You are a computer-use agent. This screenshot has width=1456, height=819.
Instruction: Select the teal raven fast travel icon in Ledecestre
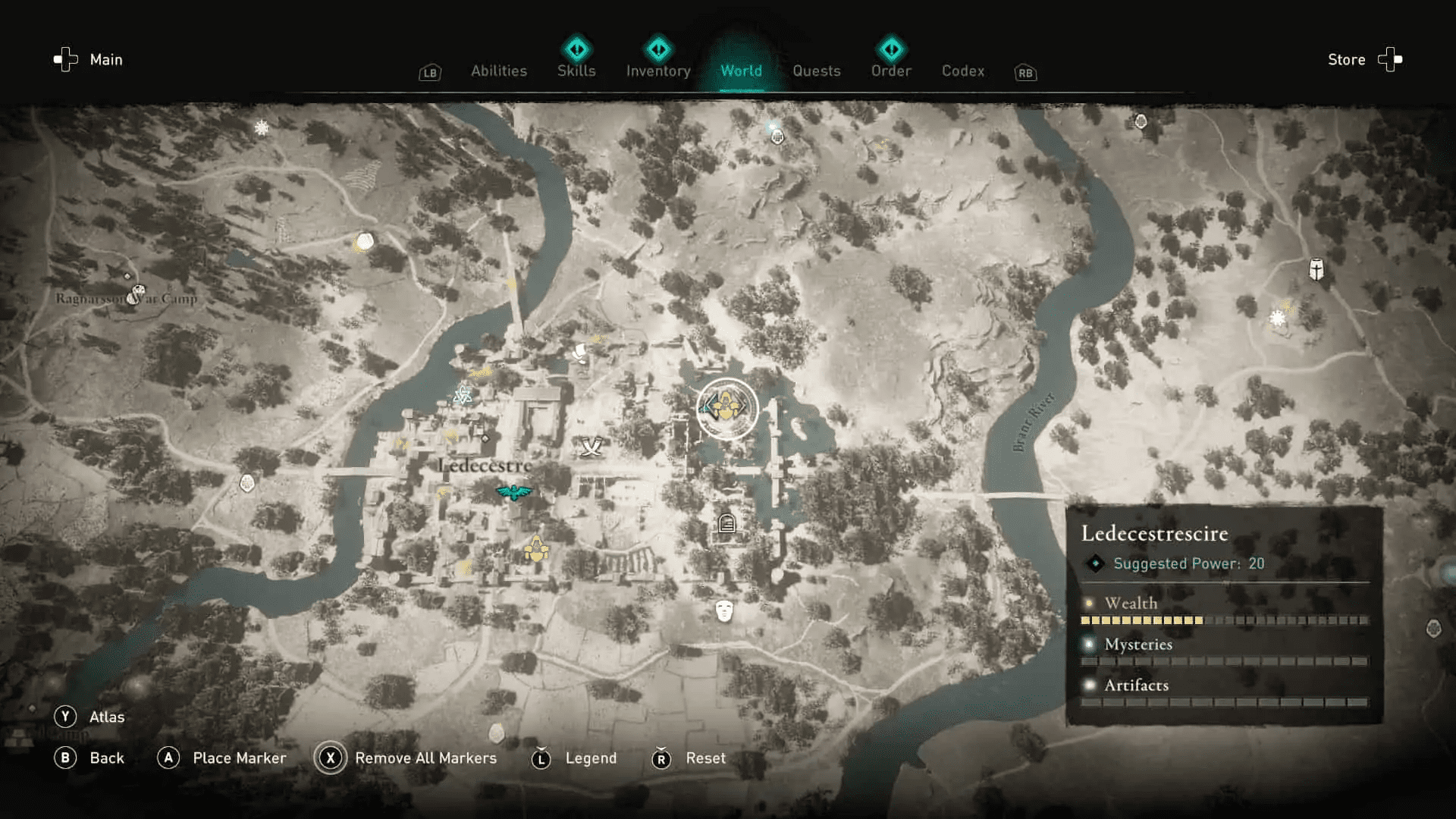pyautogui.click(x=514, y=491)
